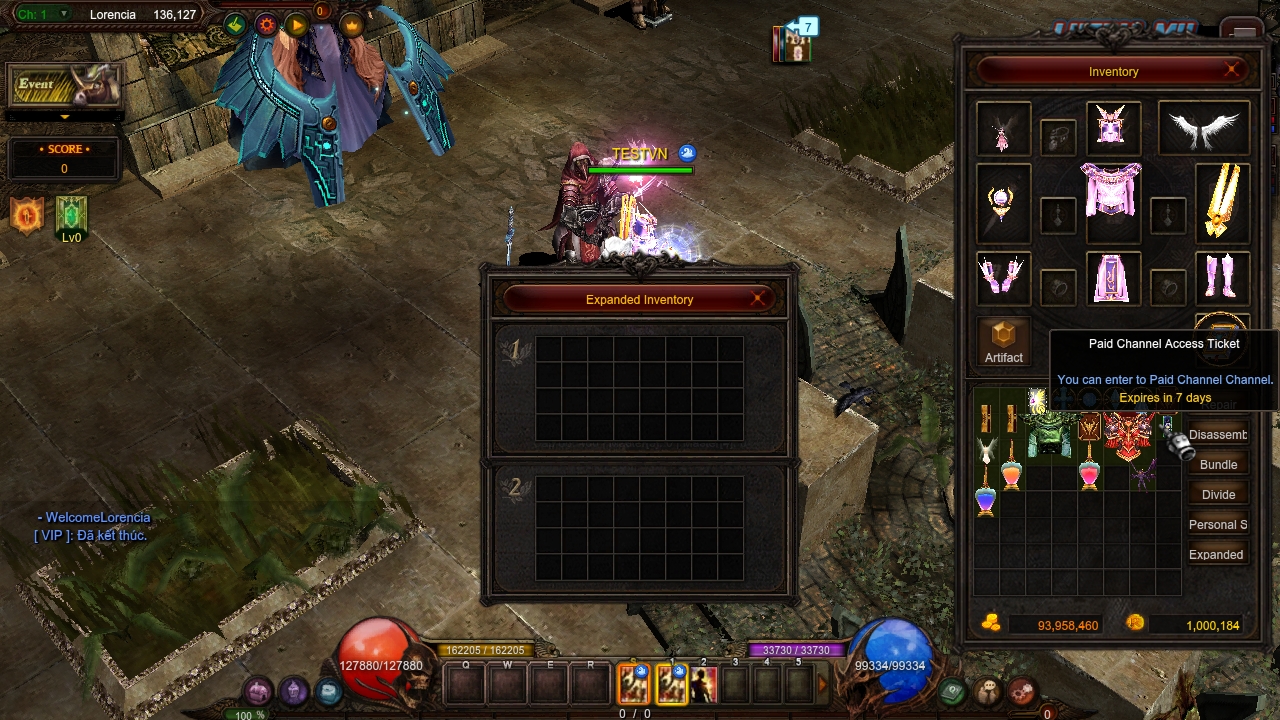This screenshot has height=720, width=1280.
Task: Click the green banner Lv0 buff icon
Action: point(72,215)
